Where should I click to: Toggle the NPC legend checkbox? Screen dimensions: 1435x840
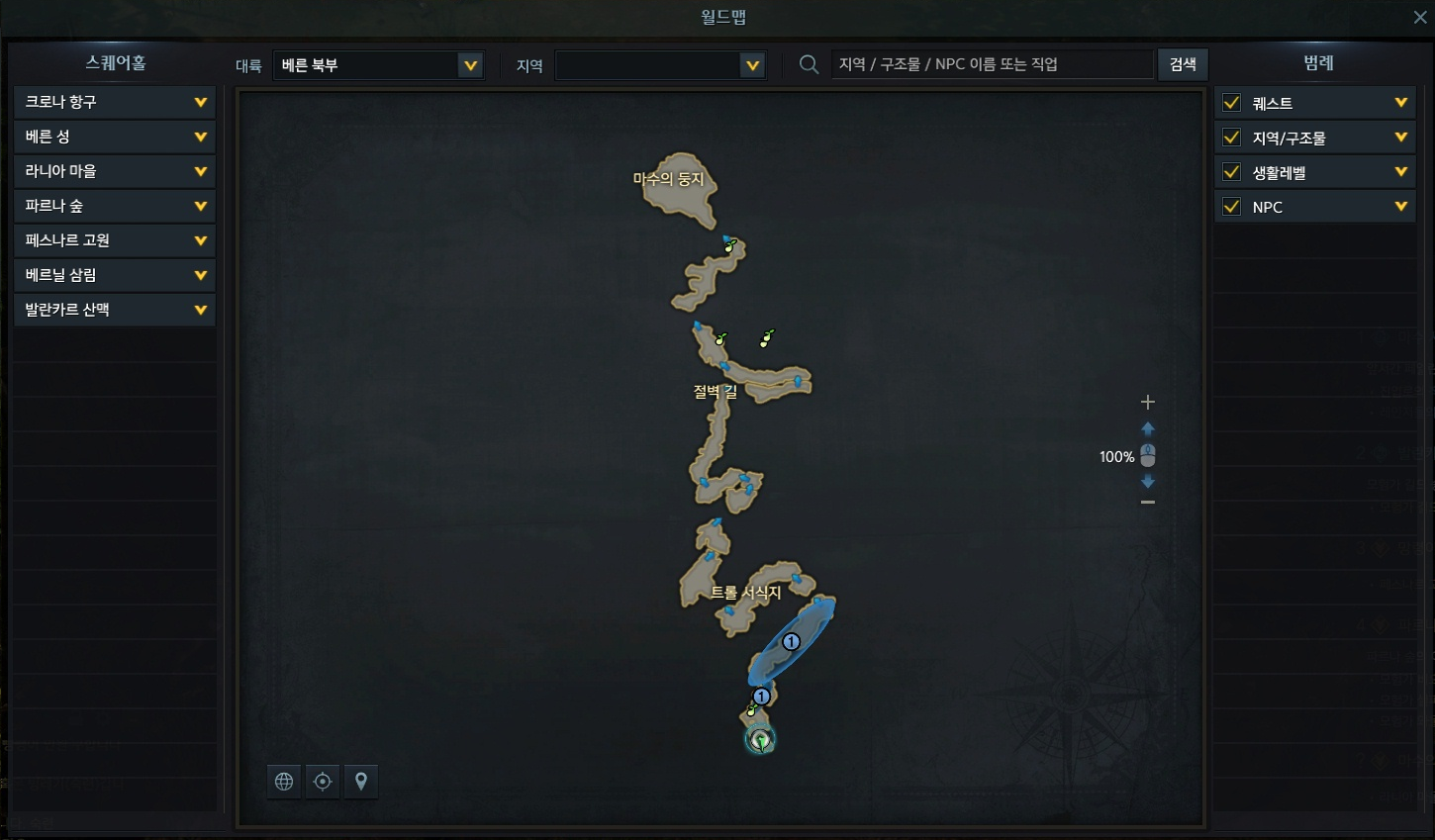tap(1232, 207)
